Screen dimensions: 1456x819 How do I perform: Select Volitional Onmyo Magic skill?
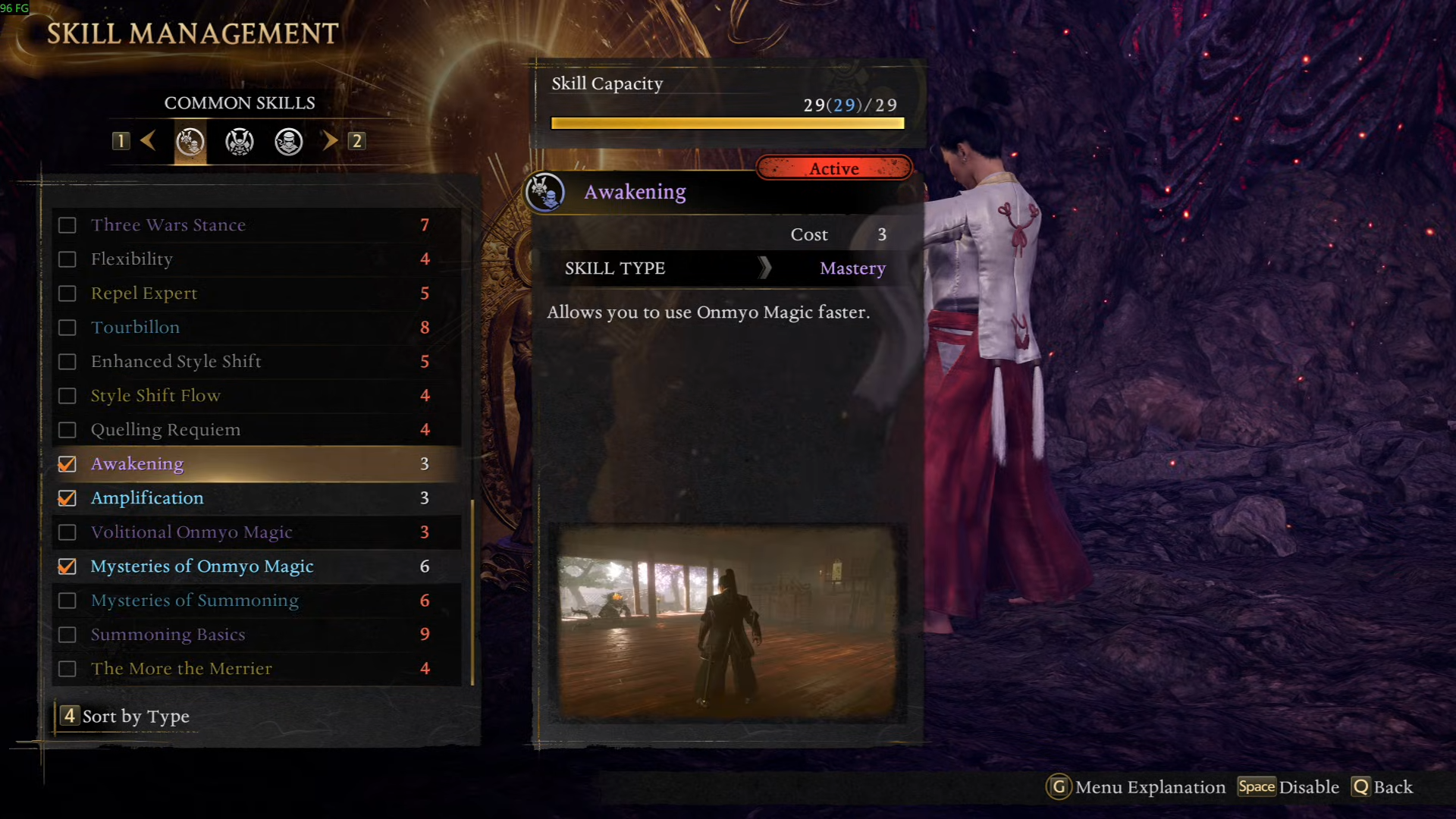(x=191, y=532)
